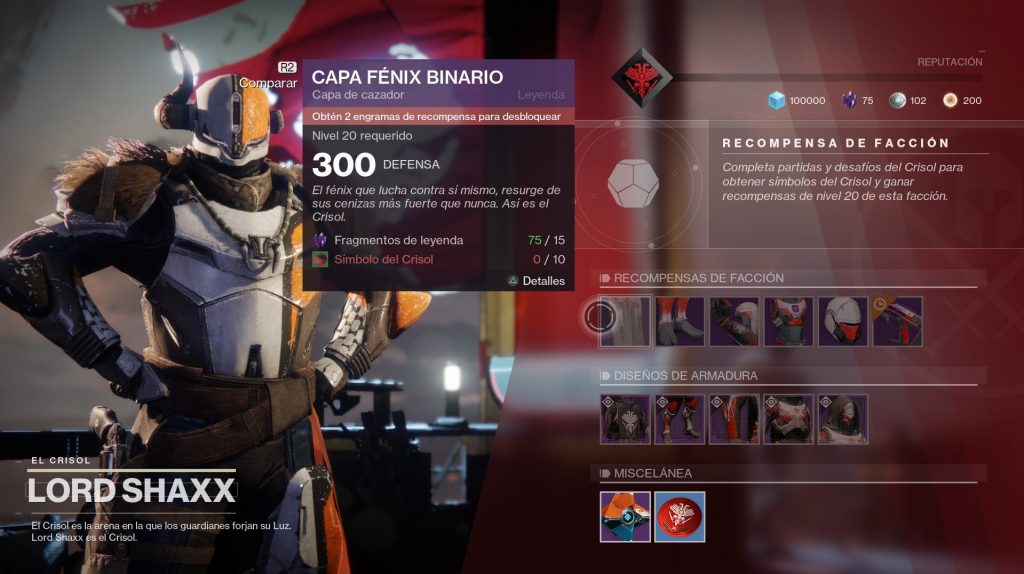The width and height of the screenshot is (1024, 574).
Task: Choose the red-striped armor design ornament
Action: point(734,419)
